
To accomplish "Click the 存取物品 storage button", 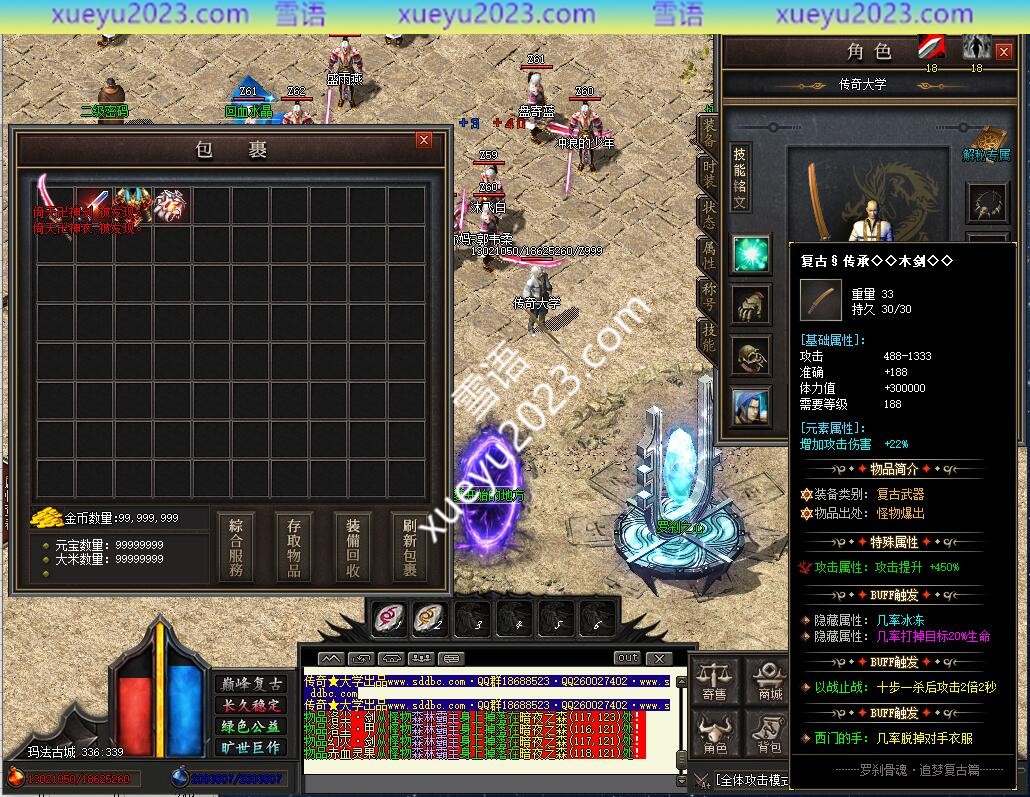I will [x=294, y=546].
